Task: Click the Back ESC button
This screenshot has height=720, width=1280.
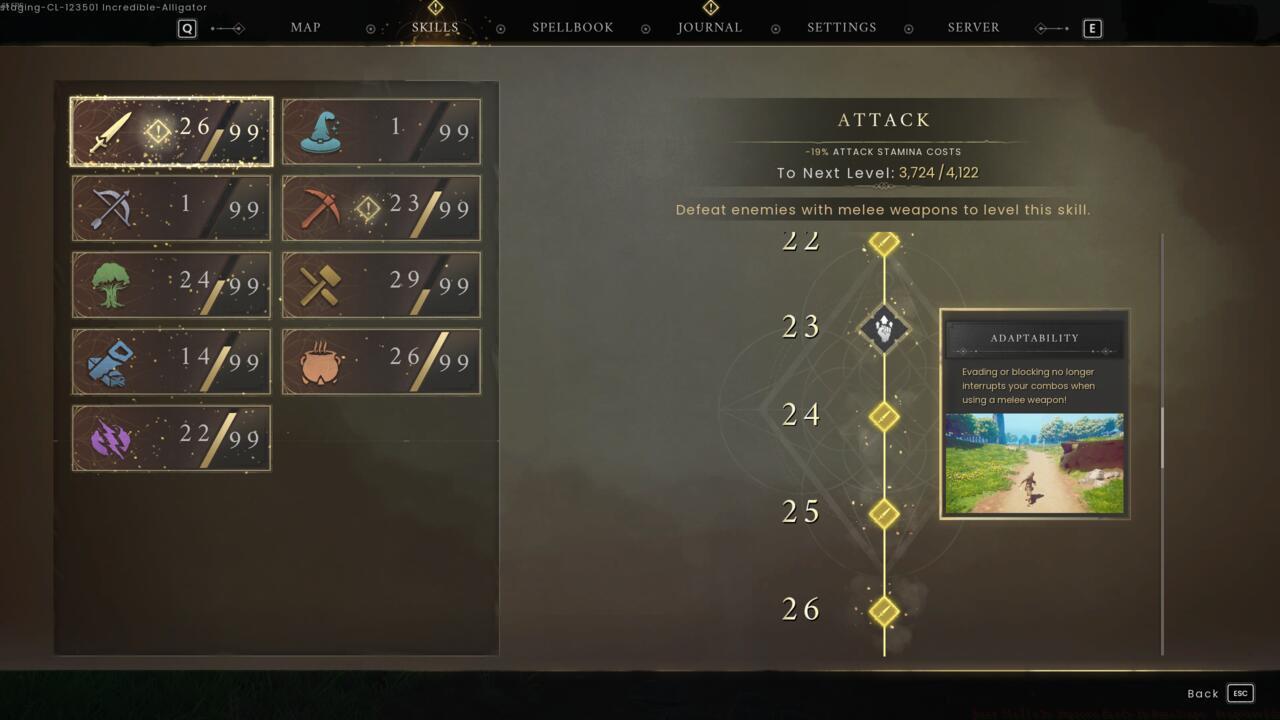Action: coord(1218,693)
